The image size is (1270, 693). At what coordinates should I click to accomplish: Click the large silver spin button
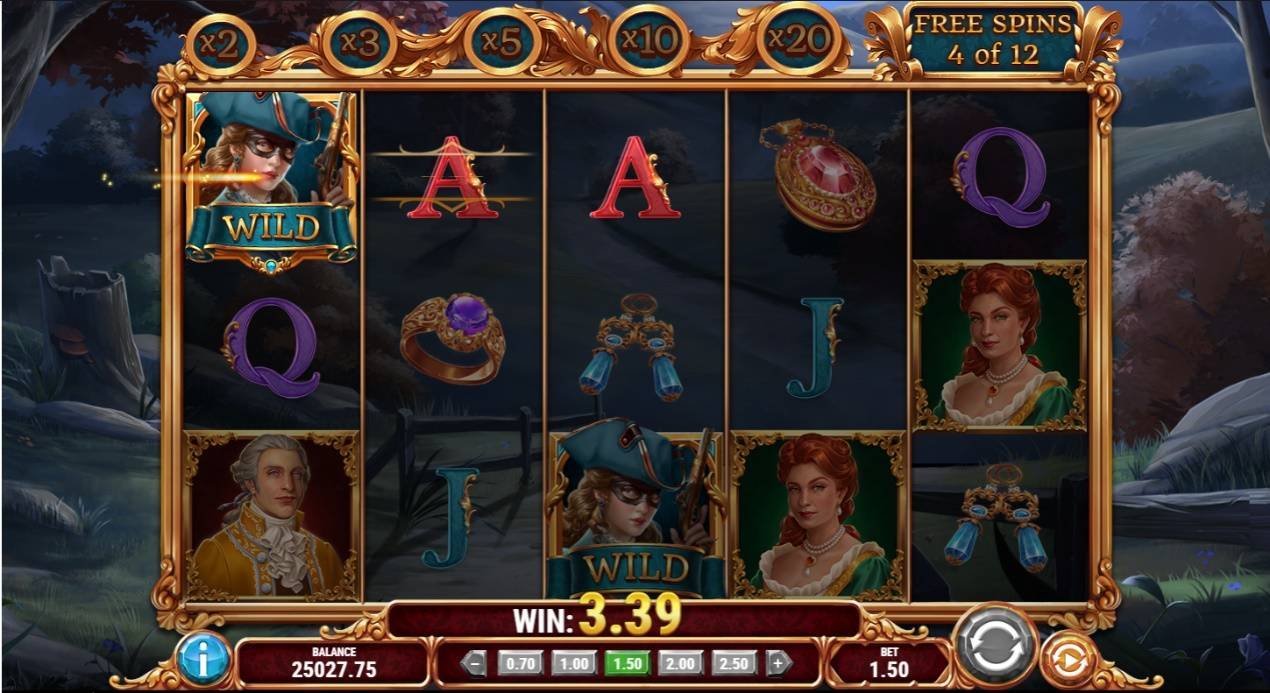tap(995, 645)
